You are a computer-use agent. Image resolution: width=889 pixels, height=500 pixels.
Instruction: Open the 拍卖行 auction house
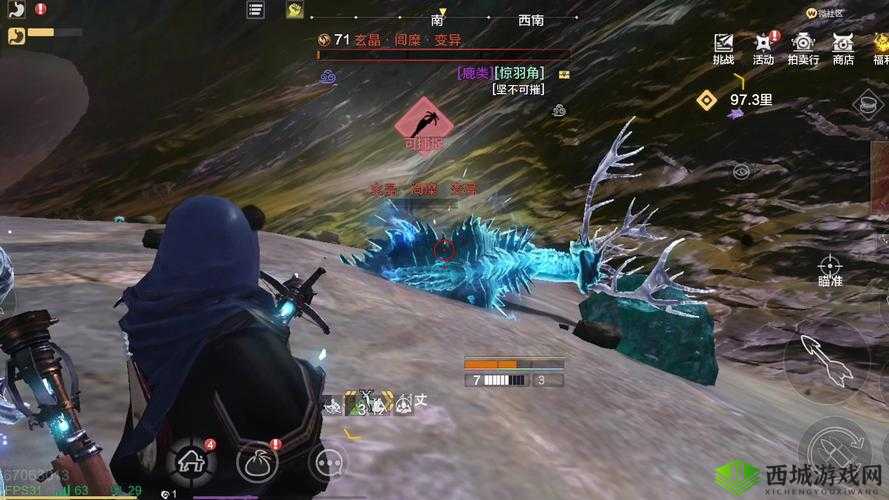pos(803,47)
